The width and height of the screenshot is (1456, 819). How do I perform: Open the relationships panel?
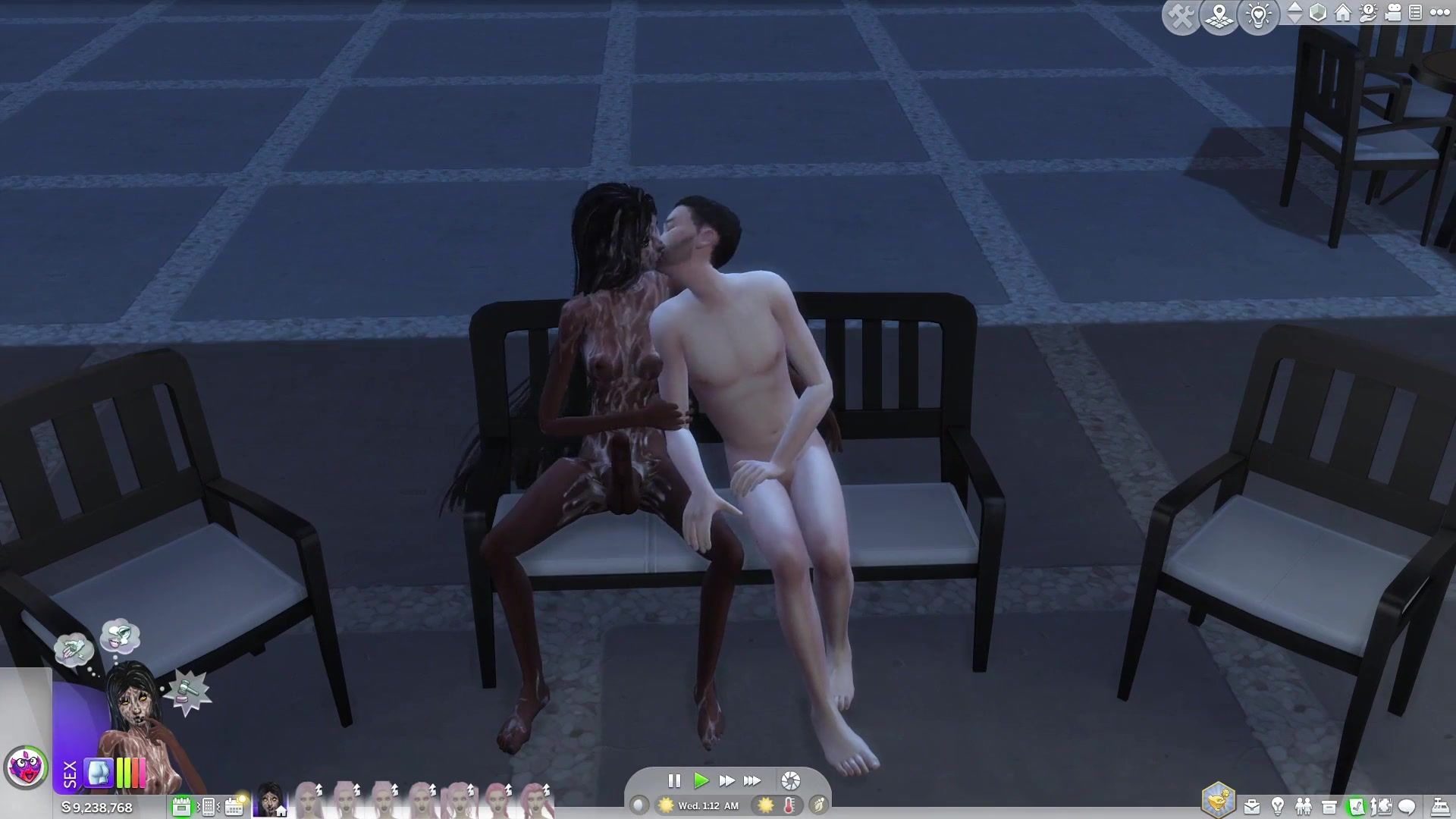[x=1304, y=807]
